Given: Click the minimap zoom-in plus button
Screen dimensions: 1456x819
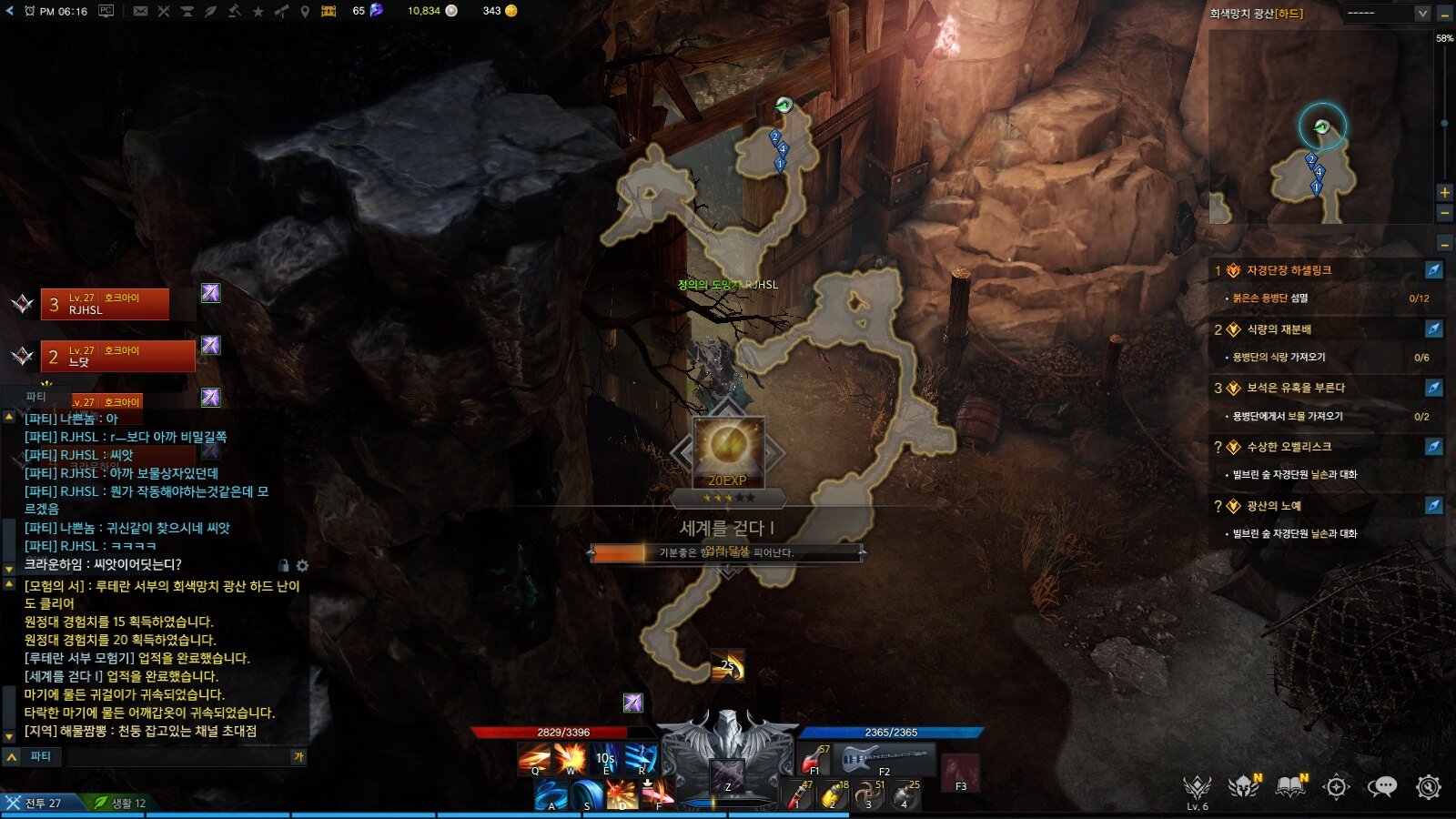Looking at the screenshot, I should [1444, 192].
